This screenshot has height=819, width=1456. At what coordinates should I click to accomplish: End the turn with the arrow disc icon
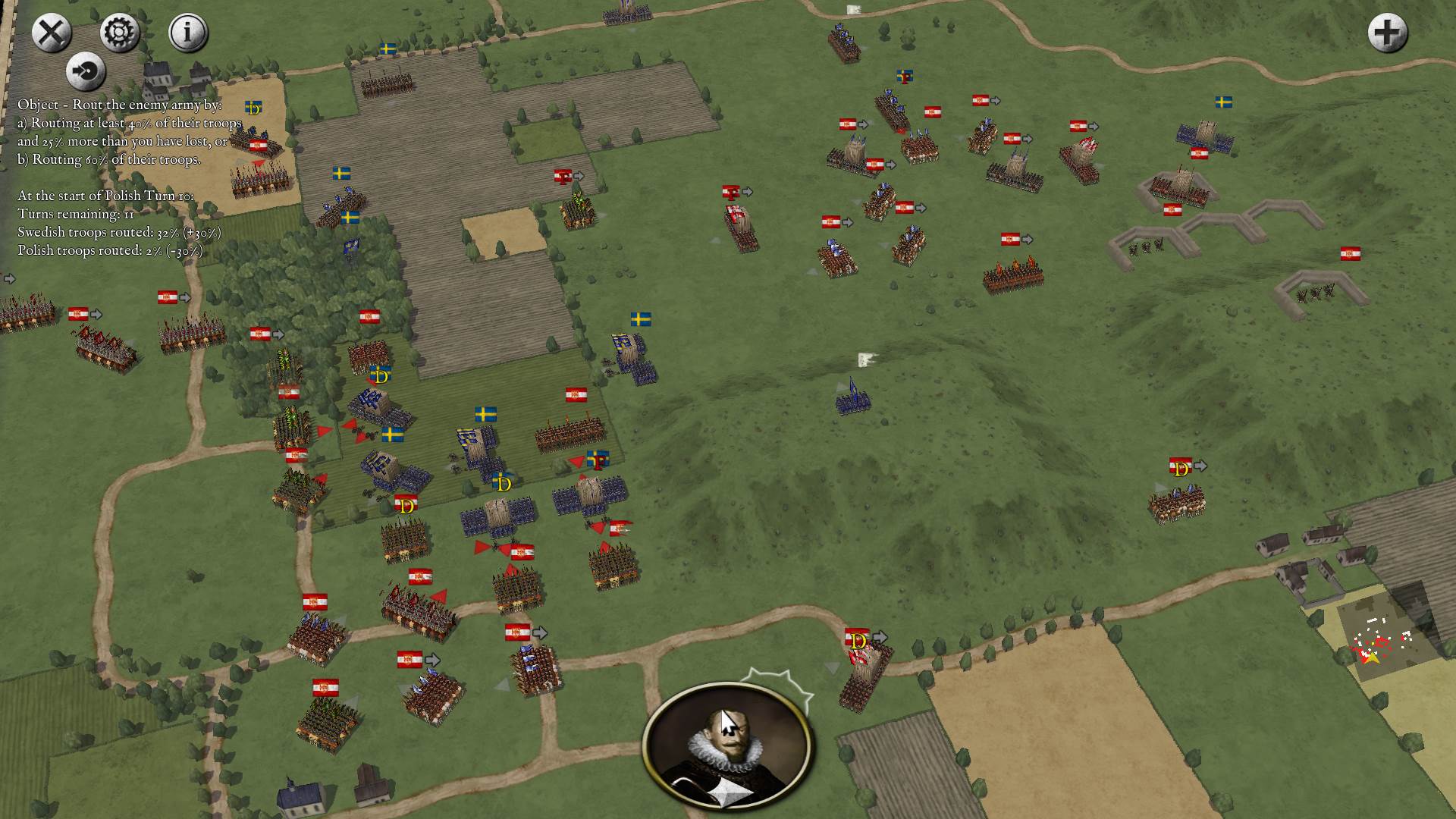pos(86,71)
